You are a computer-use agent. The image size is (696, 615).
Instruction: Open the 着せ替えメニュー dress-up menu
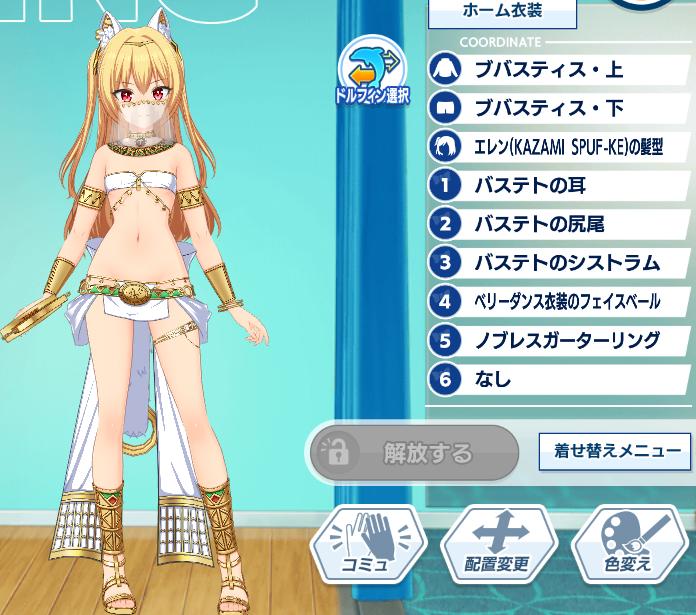[x=616, y=451]
